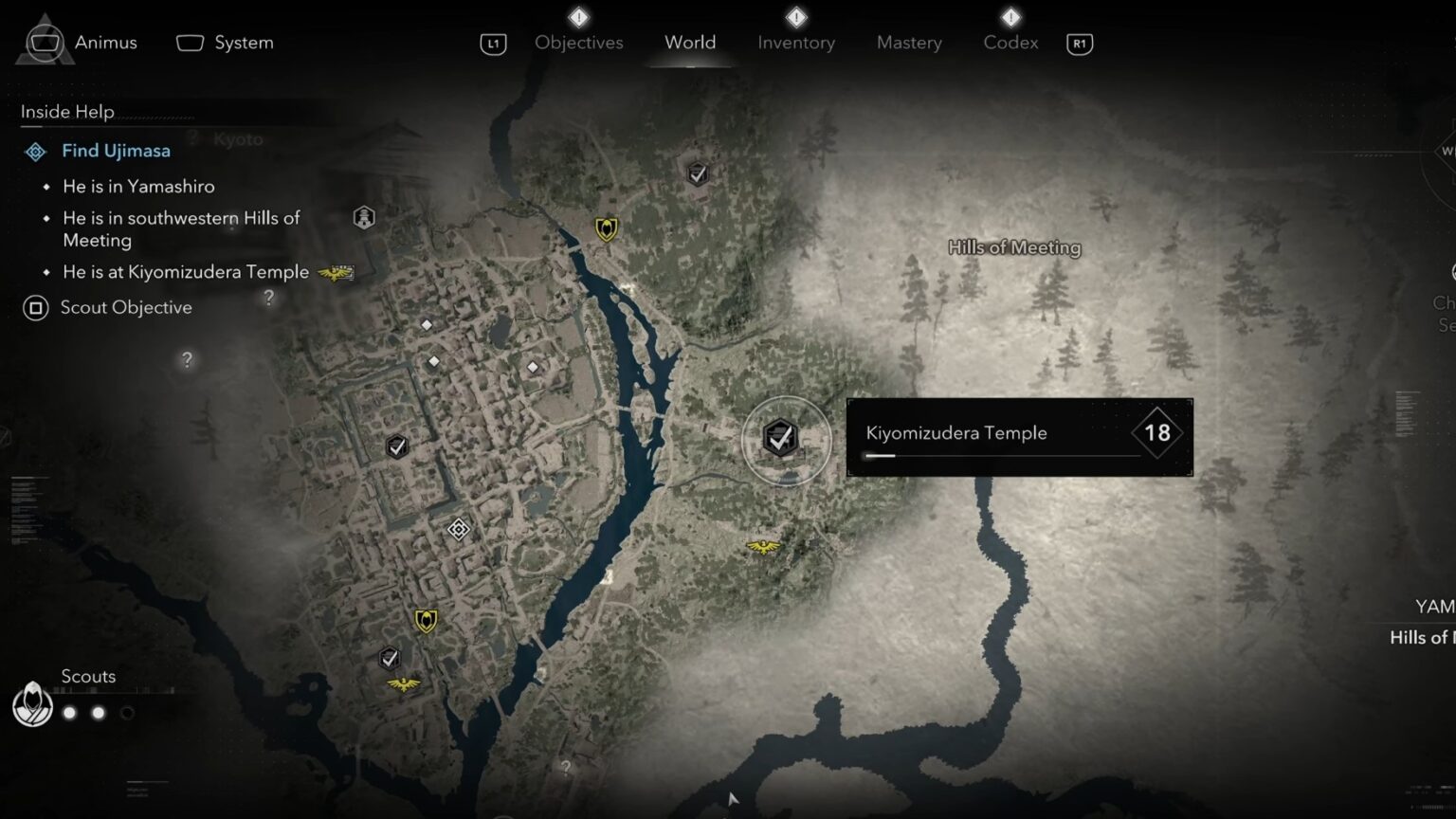
Task: Open the System menu
Action: click(224, 43)
